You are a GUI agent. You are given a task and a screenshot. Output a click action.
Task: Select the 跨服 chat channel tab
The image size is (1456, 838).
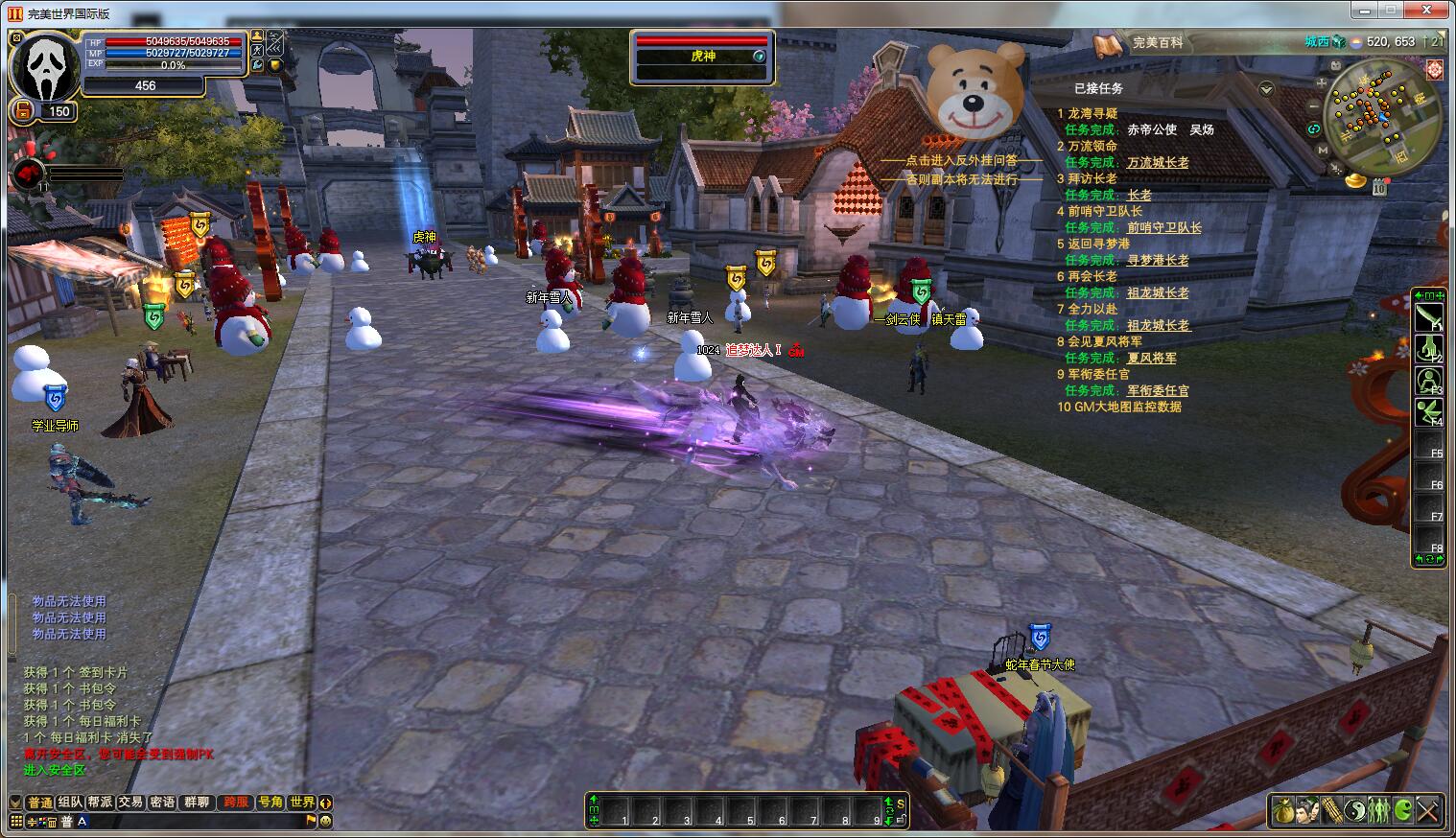click(235, 803)
